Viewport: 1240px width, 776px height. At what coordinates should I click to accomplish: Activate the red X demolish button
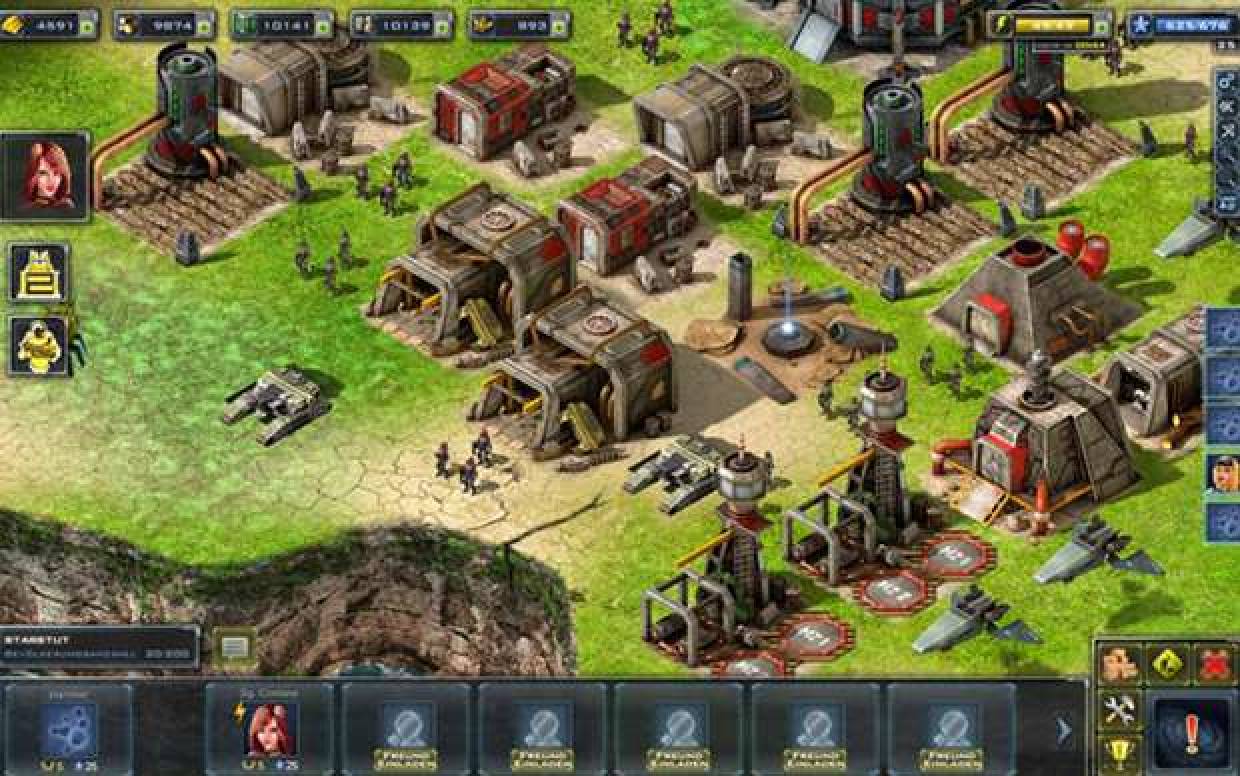1213,663
